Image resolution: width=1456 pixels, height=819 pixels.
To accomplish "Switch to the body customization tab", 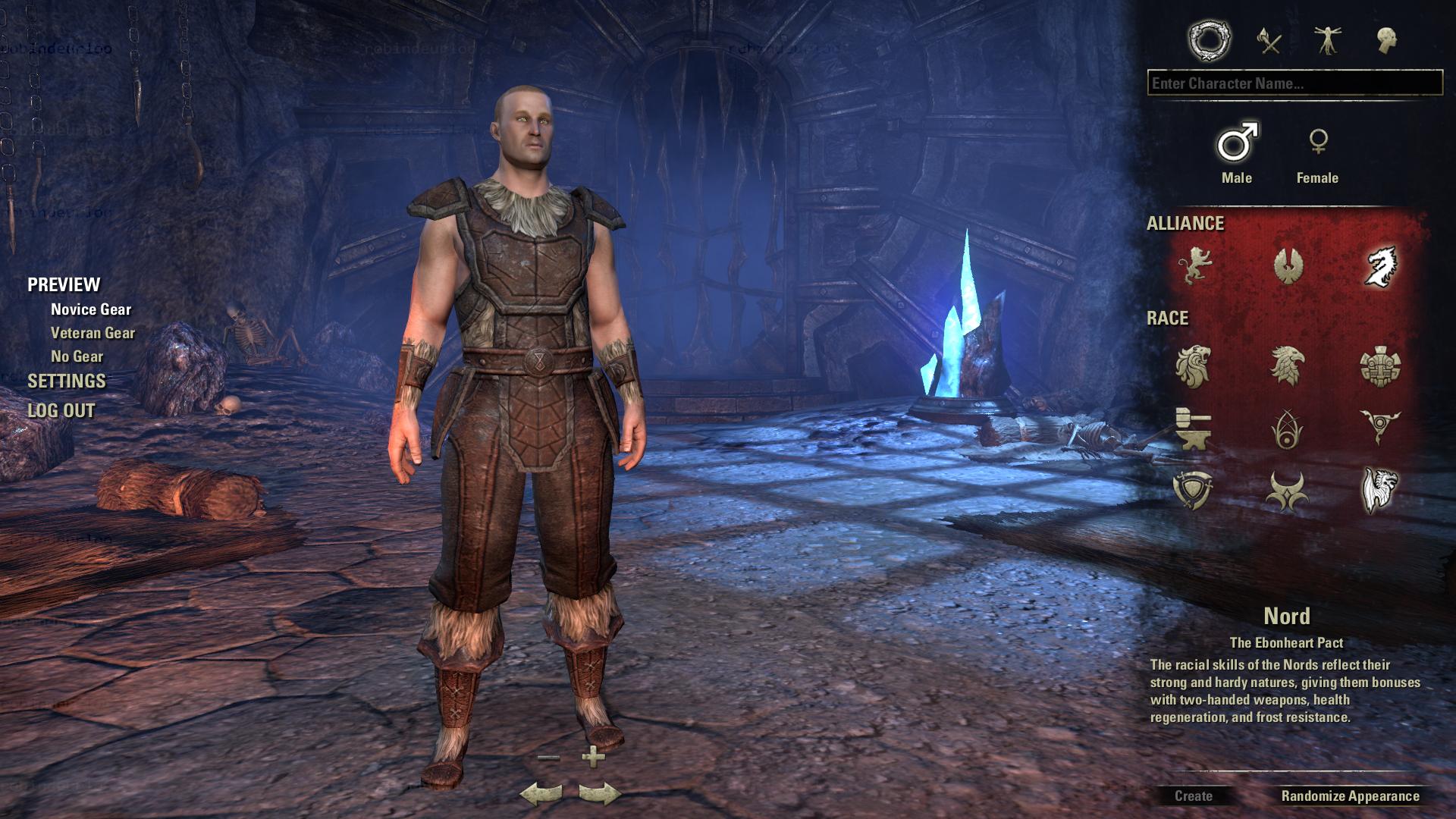I will 1327,40.
